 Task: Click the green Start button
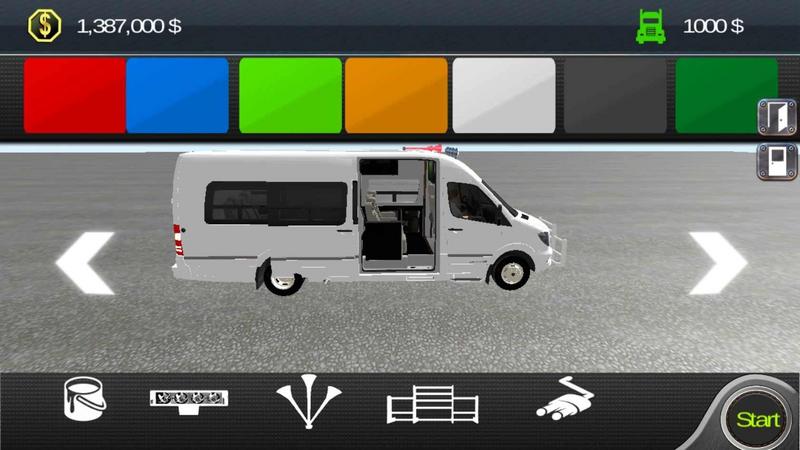tap(757, 419)
